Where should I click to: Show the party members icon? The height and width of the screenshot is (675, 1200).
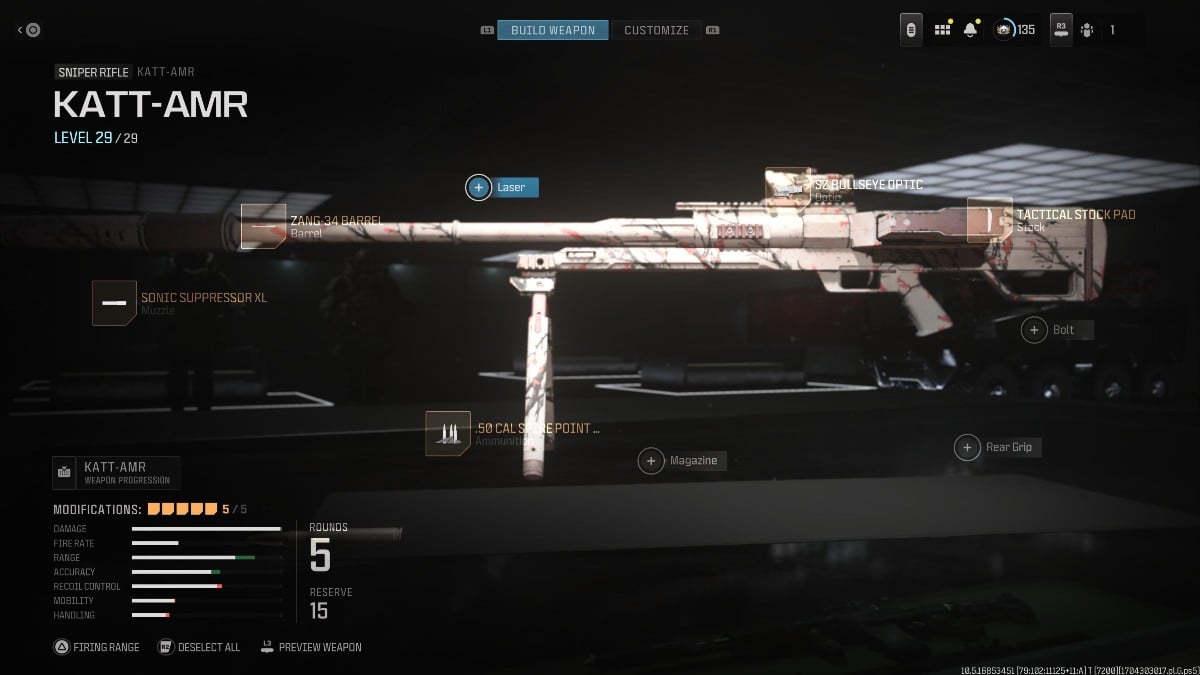pyautogui.click(x=1088, y=30)
